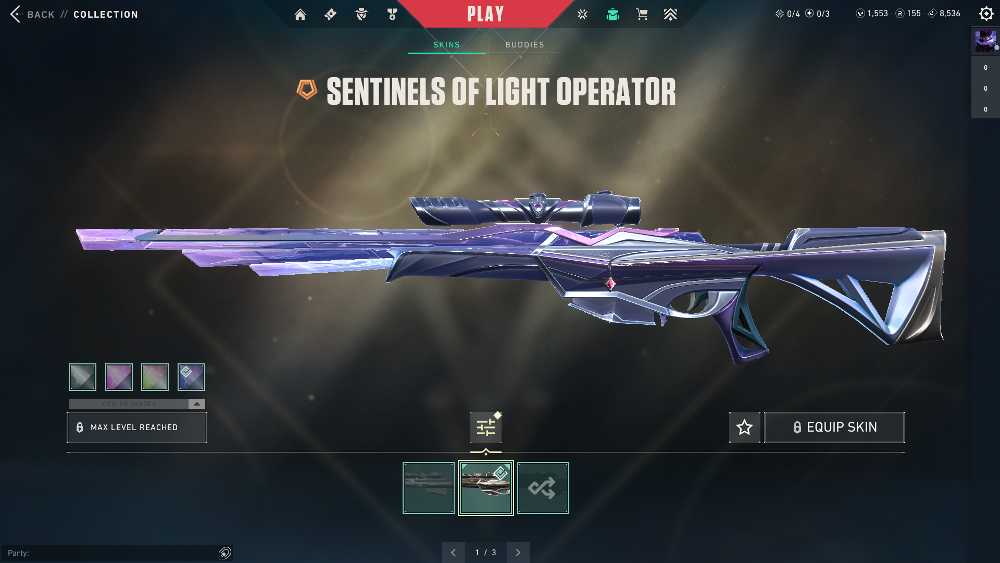
Task: Select the default Operator skin thumbnail
Action: [x=429, y=488]
